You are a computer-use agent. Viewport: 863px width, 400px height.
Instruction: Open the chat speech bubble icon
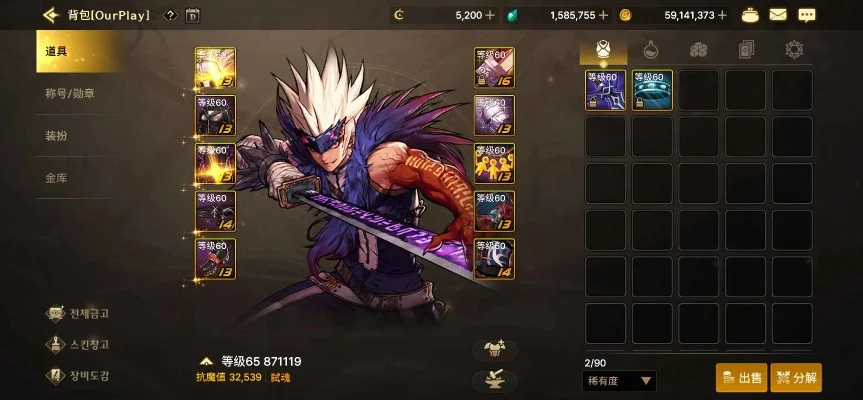(x=807, y=15)
